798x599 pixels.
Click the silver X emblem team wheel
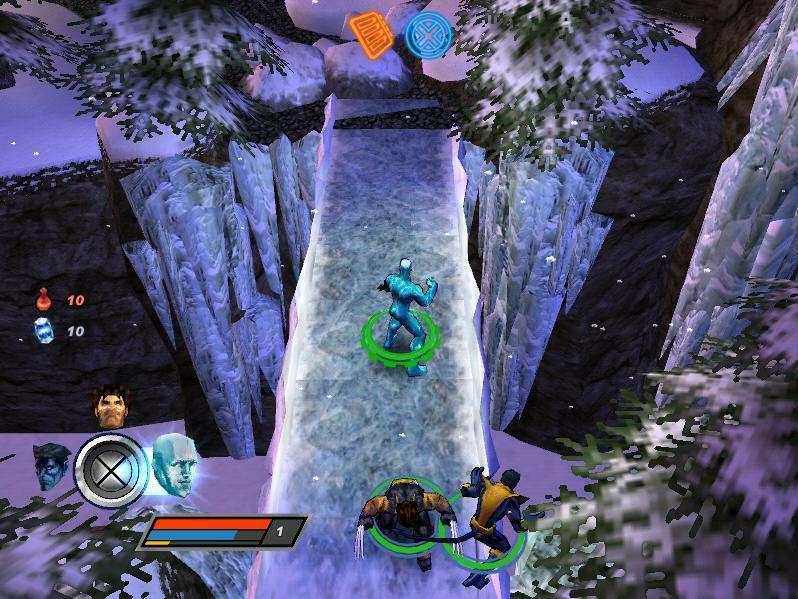pos(110,468)
